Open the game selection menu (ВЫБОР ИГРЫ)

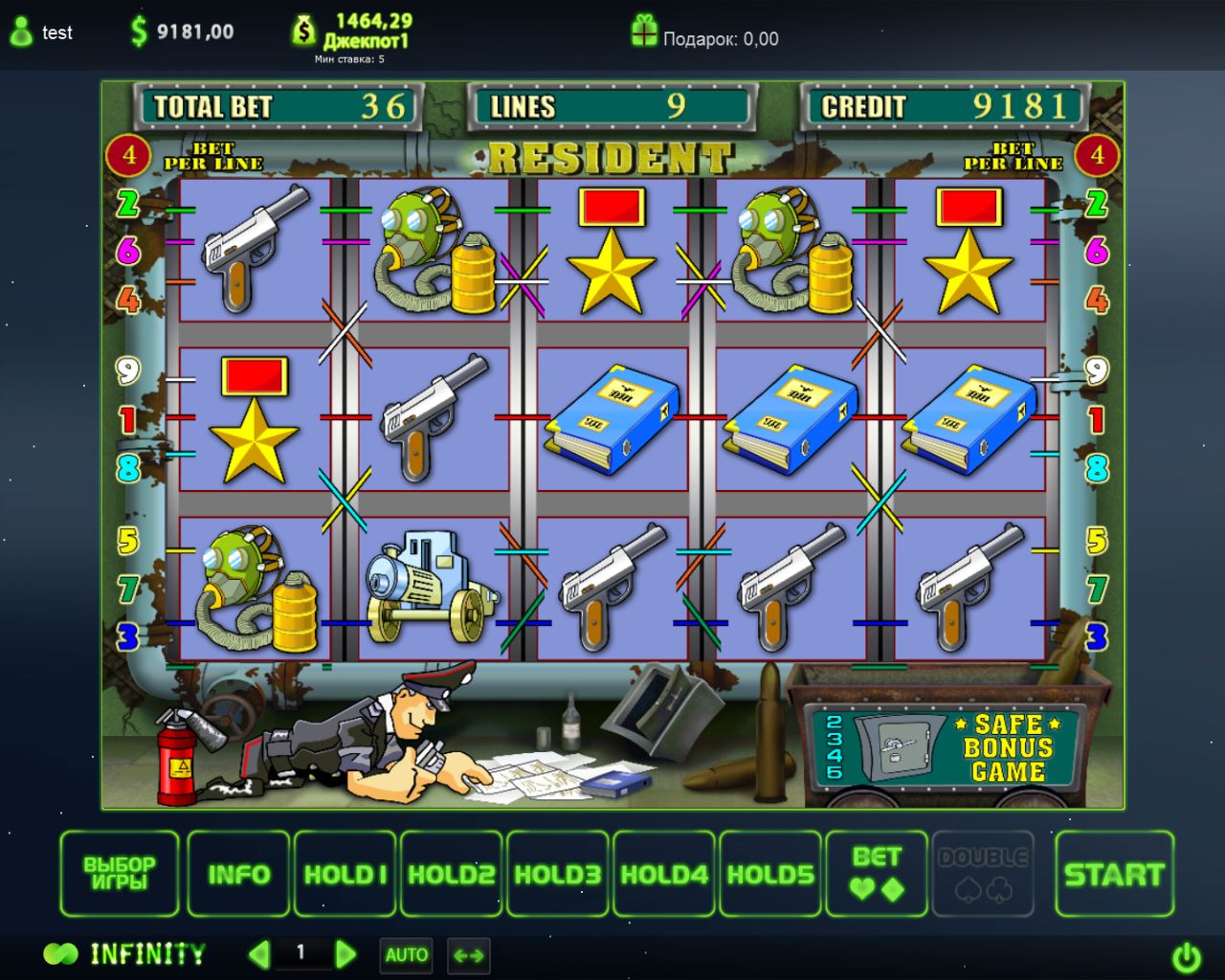pos(120,874)
